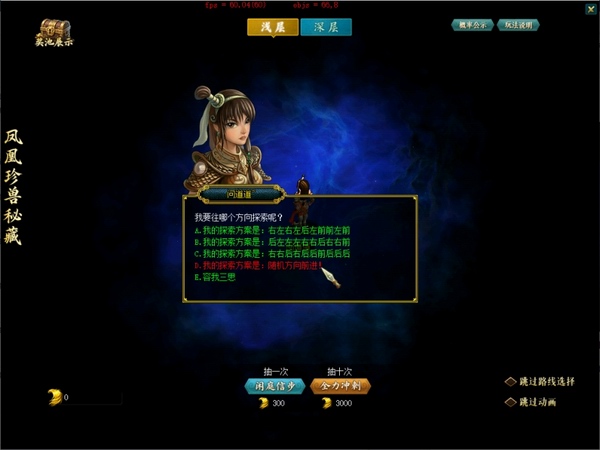Draw ten times with 全力冲刺 button

click(340, 385)
